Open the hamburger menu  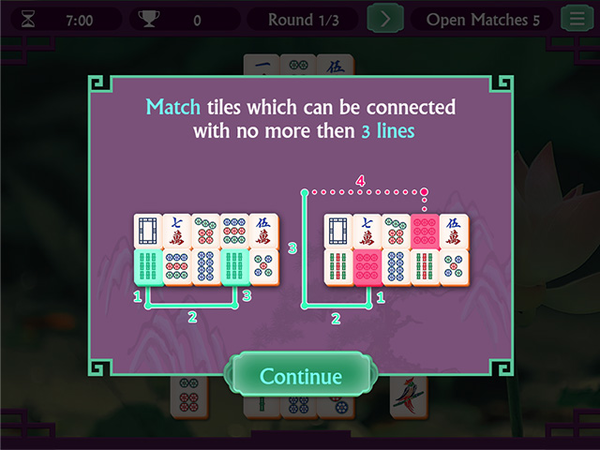(x=575, y=19)
